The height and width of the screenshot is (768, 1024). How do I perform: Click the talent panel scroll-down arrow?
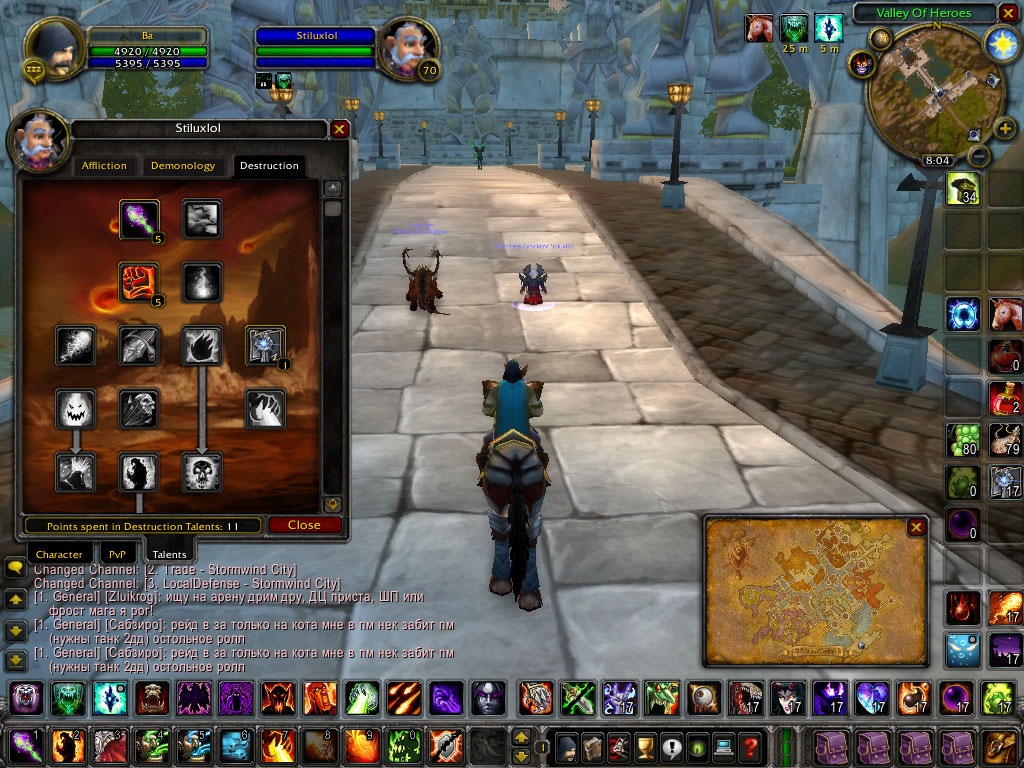(x=333, y=505)
